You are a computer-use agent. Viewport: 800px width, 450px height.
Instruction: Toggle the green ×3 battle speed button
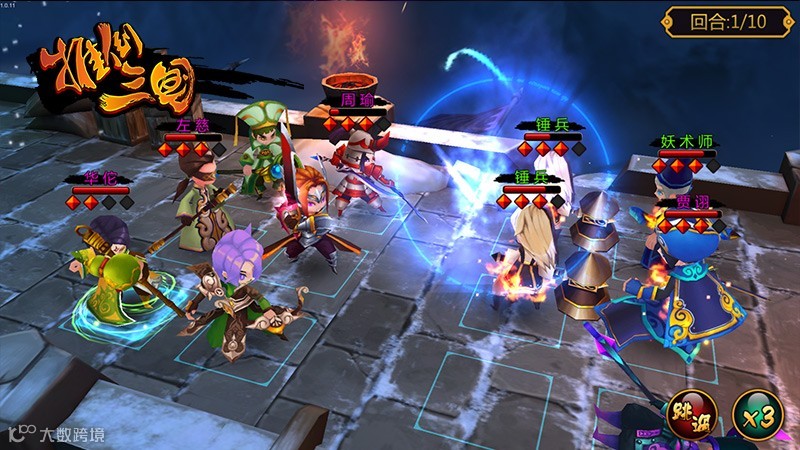tap(757, 415)
